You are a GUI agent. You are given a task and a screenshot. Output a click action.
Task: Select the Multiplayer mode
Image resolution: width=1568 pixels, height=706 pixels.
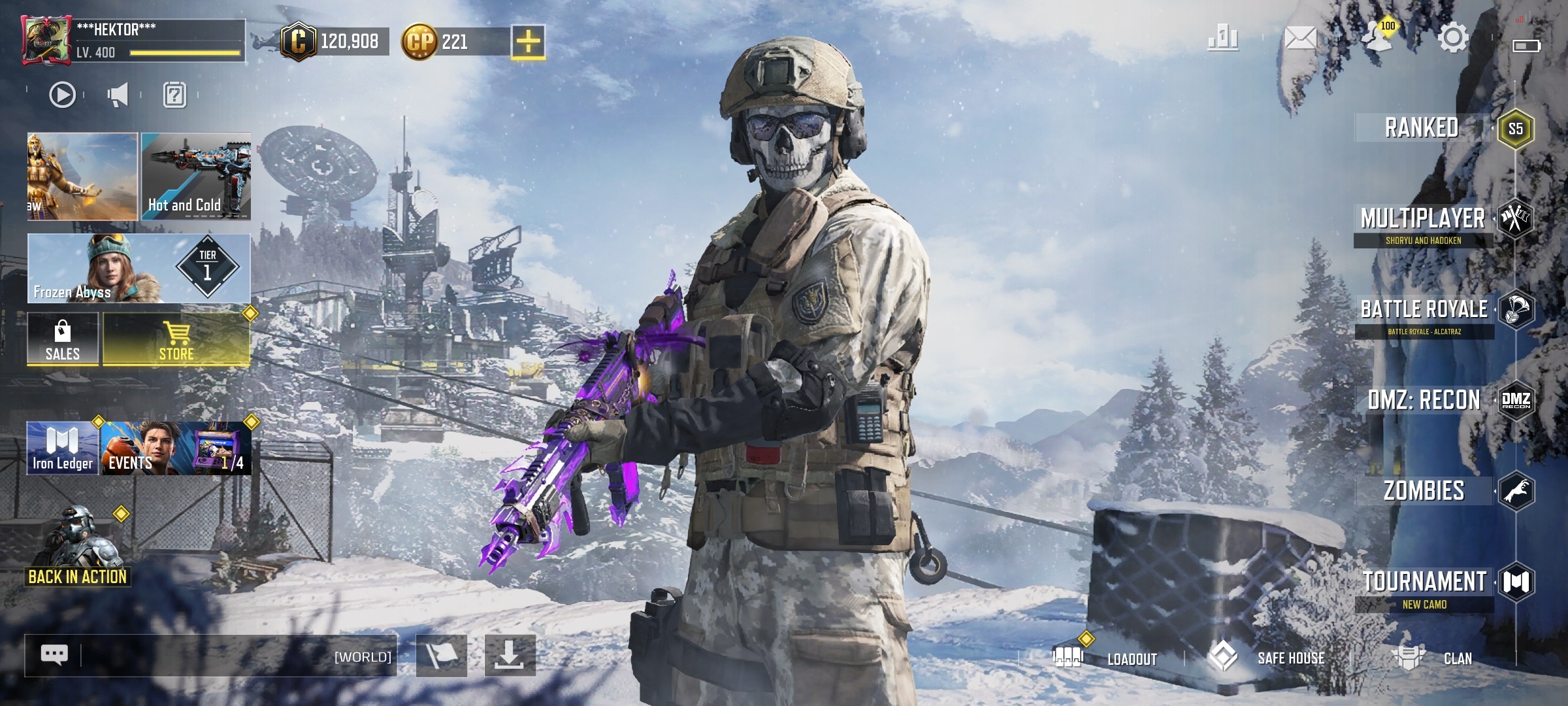1423,220
